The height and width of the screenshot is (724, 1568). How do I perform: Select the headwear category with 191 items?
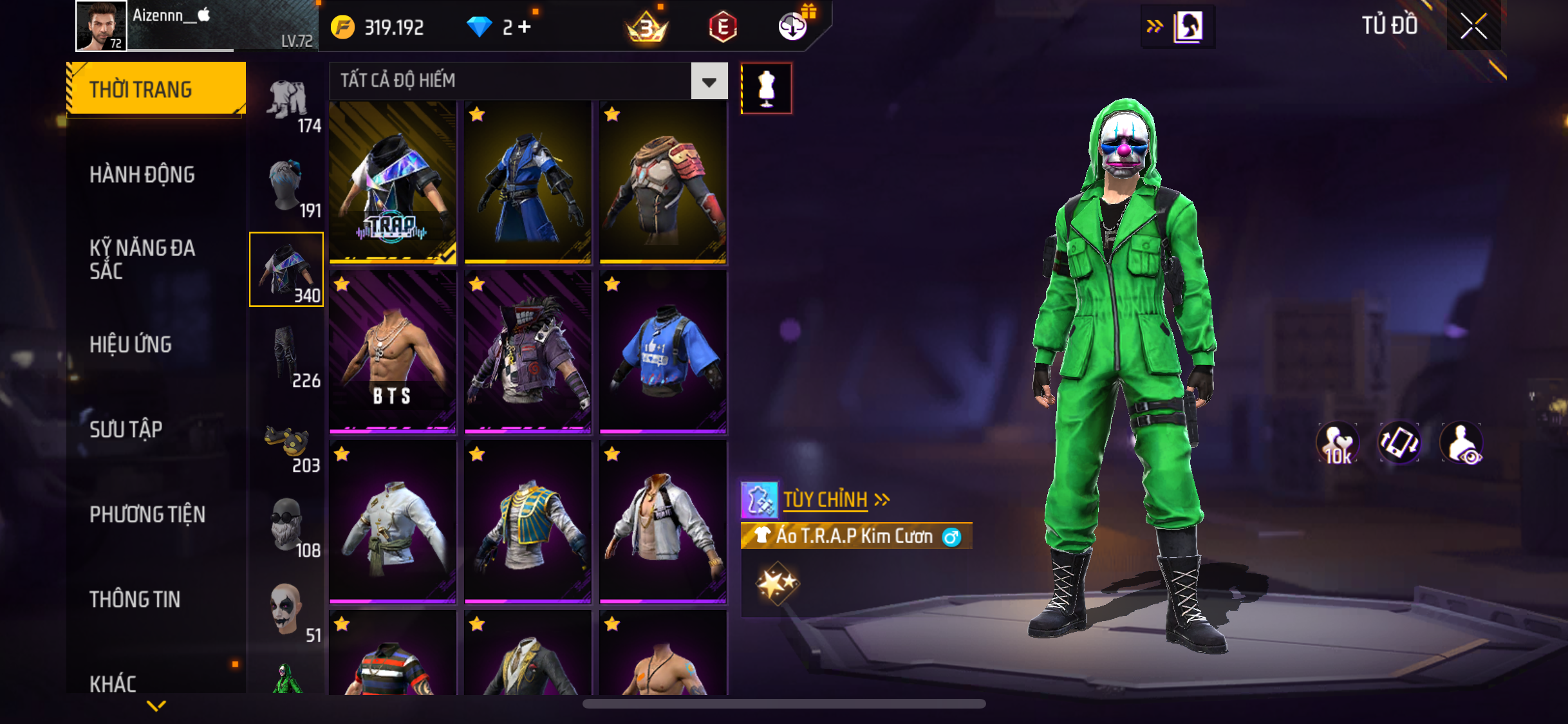(x=287, y=186)
